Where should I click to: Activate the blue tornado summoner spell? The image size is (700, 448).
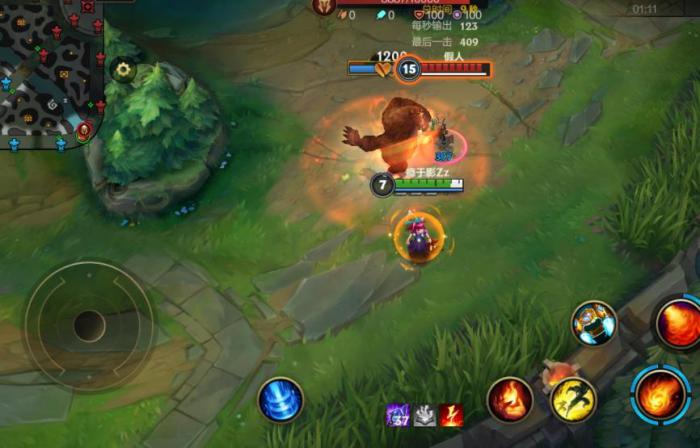click(x=281, y=399)
